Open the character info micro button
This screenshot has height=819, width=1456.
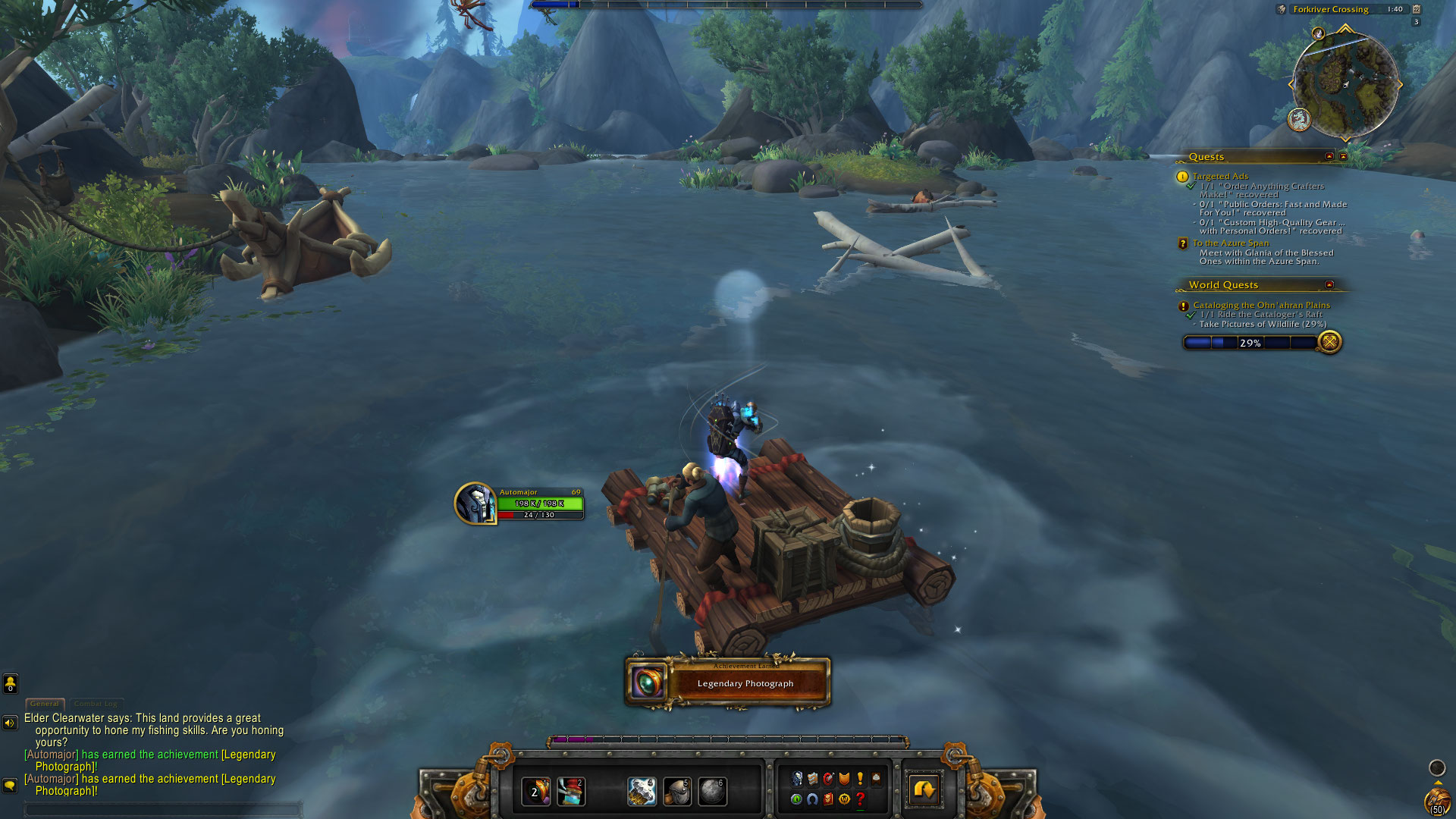797,779
